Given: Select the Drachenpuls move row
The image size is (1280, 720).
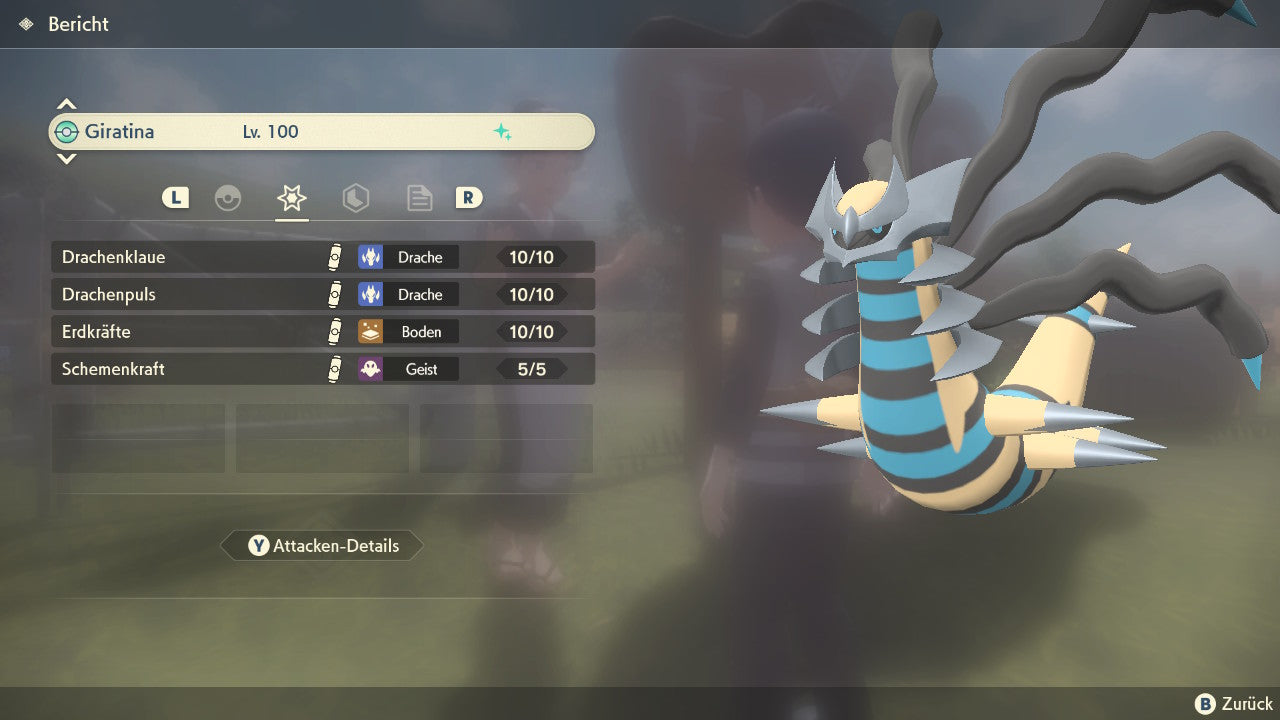Looking at the screenshot, I should tap(322, 295).
